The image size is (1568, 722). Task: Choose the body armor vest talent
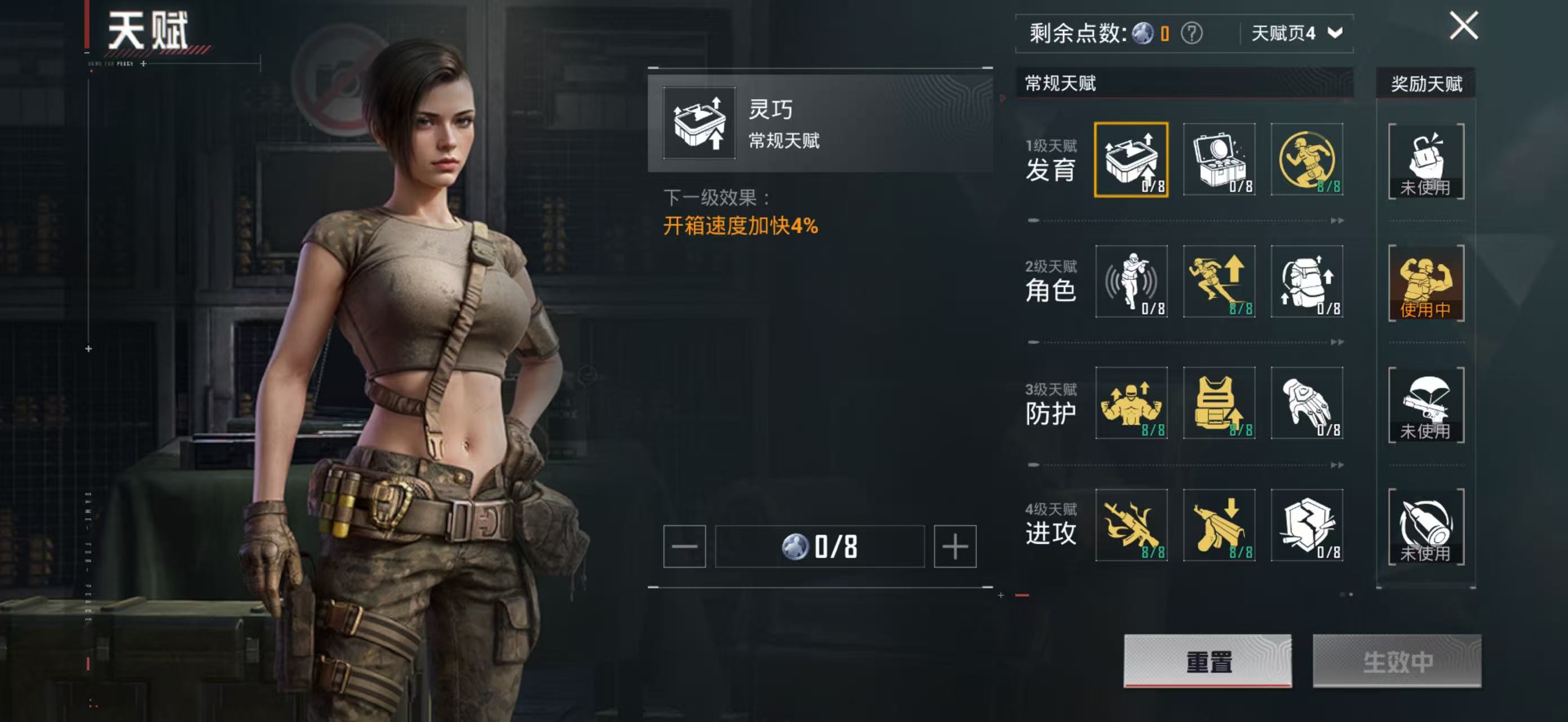click(x=1218, y=403)
